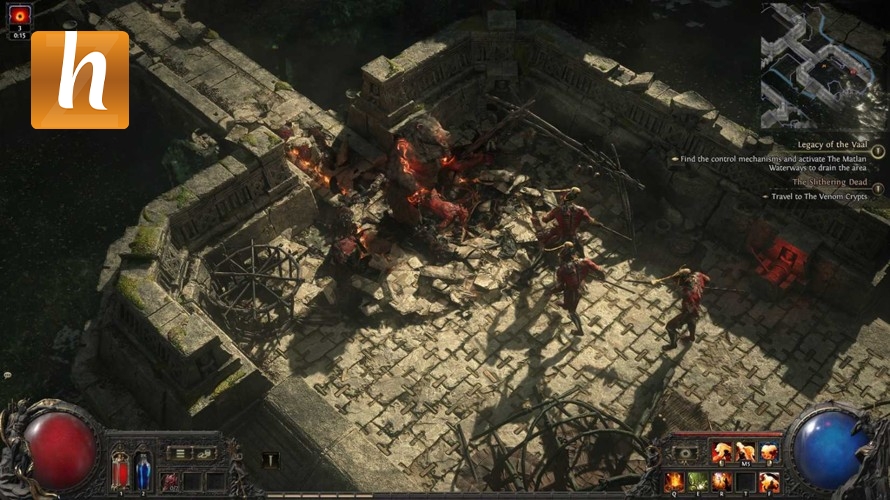This screenshot has width=890, height=500.
Task: Use the red life flask
Action: pyautogui.click(x=121, y=469)
